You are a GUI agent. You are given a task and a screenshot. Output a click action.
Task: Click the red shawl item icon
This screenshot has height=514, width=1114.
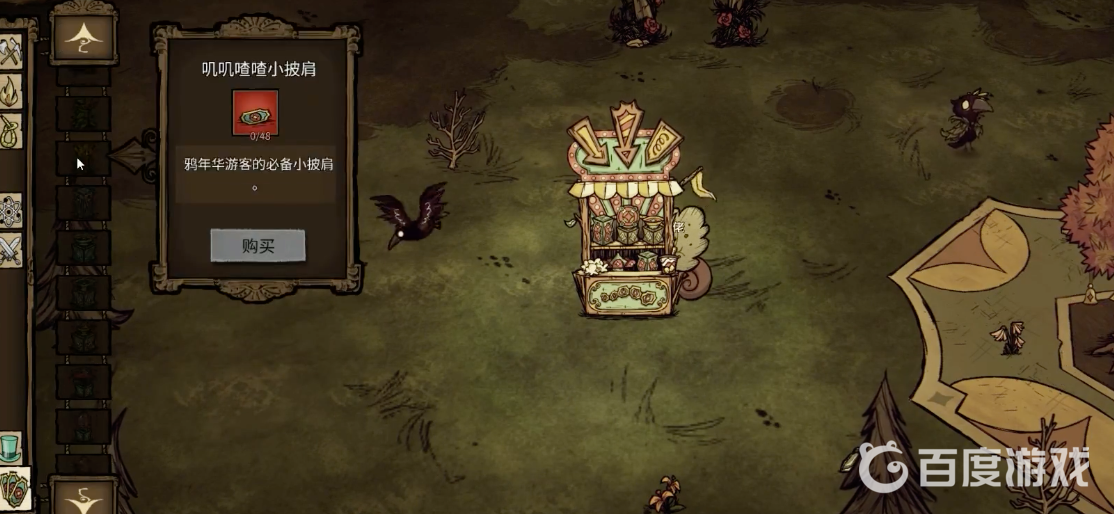255,112
